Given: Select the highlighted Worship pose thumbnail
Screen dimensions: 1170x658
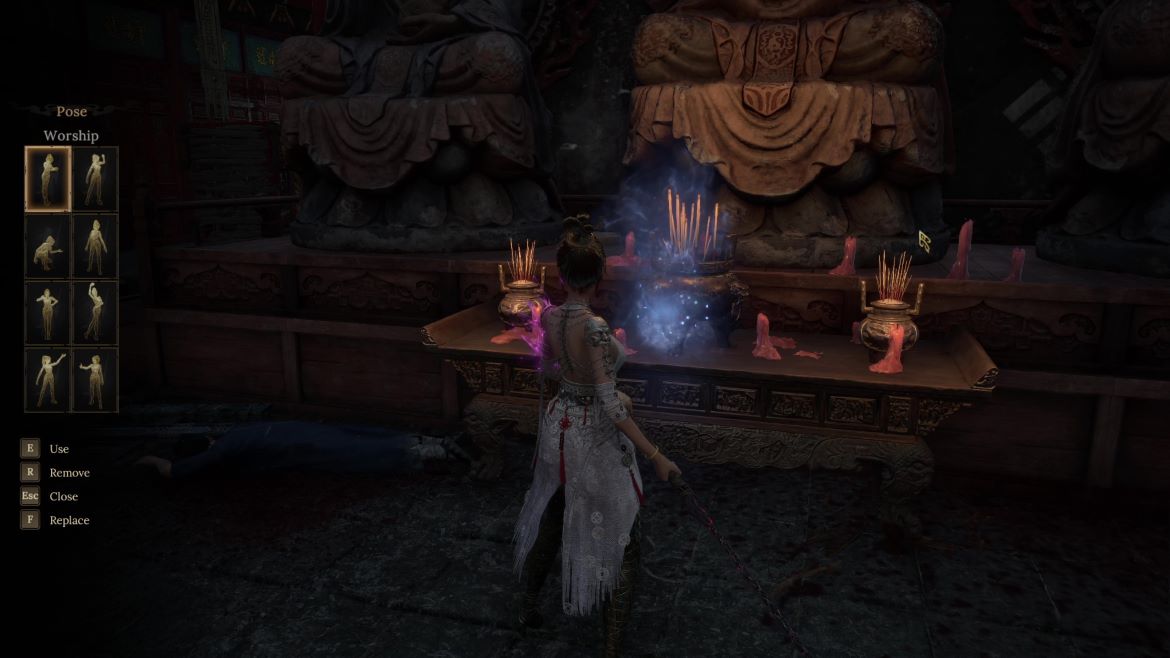Looking at the screenshot, I should click(48, 178).
